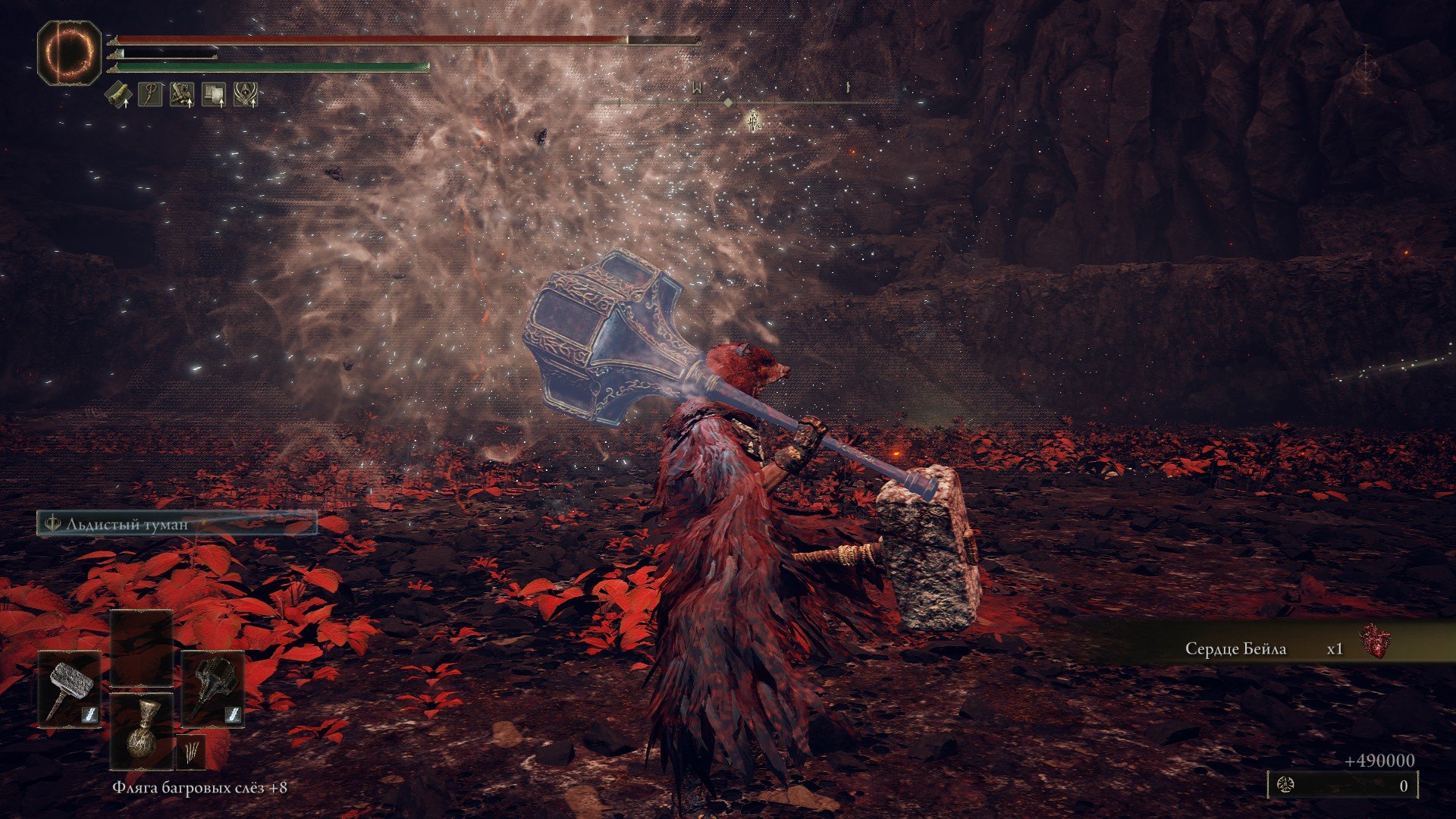Viewport: 1456px width, 819px height.
Task: Click the crossed weapons buff icon
Action: (x=182, y=95)
